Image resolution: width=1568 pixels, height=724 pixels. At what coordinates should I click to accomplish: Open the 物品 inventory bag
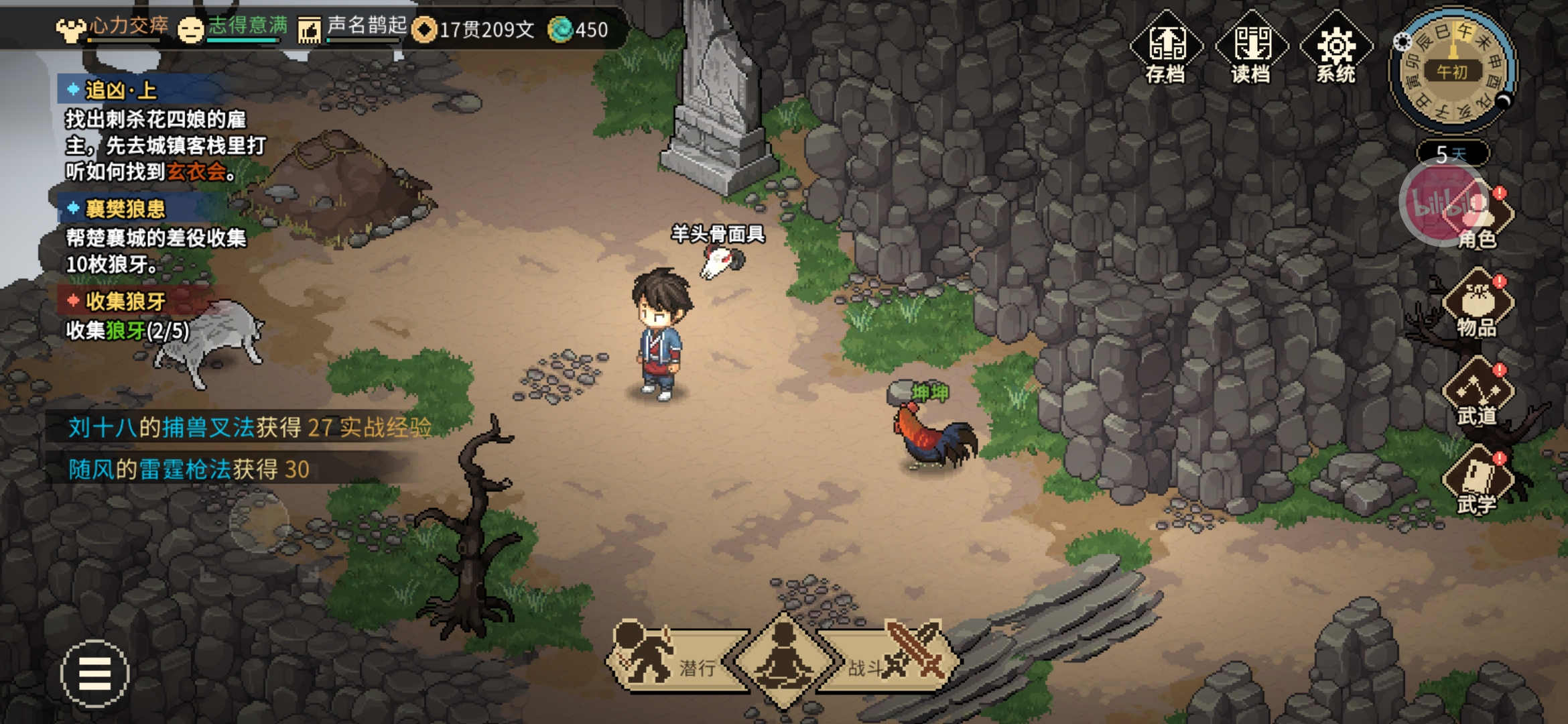(1478, 305)
